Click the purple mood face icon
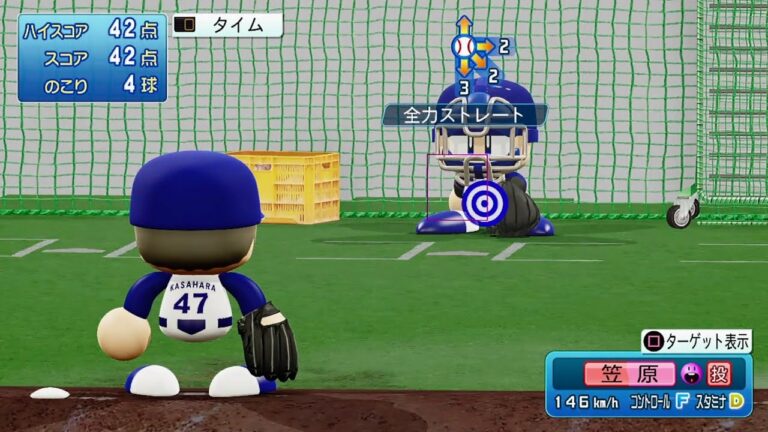 [690, 374]
